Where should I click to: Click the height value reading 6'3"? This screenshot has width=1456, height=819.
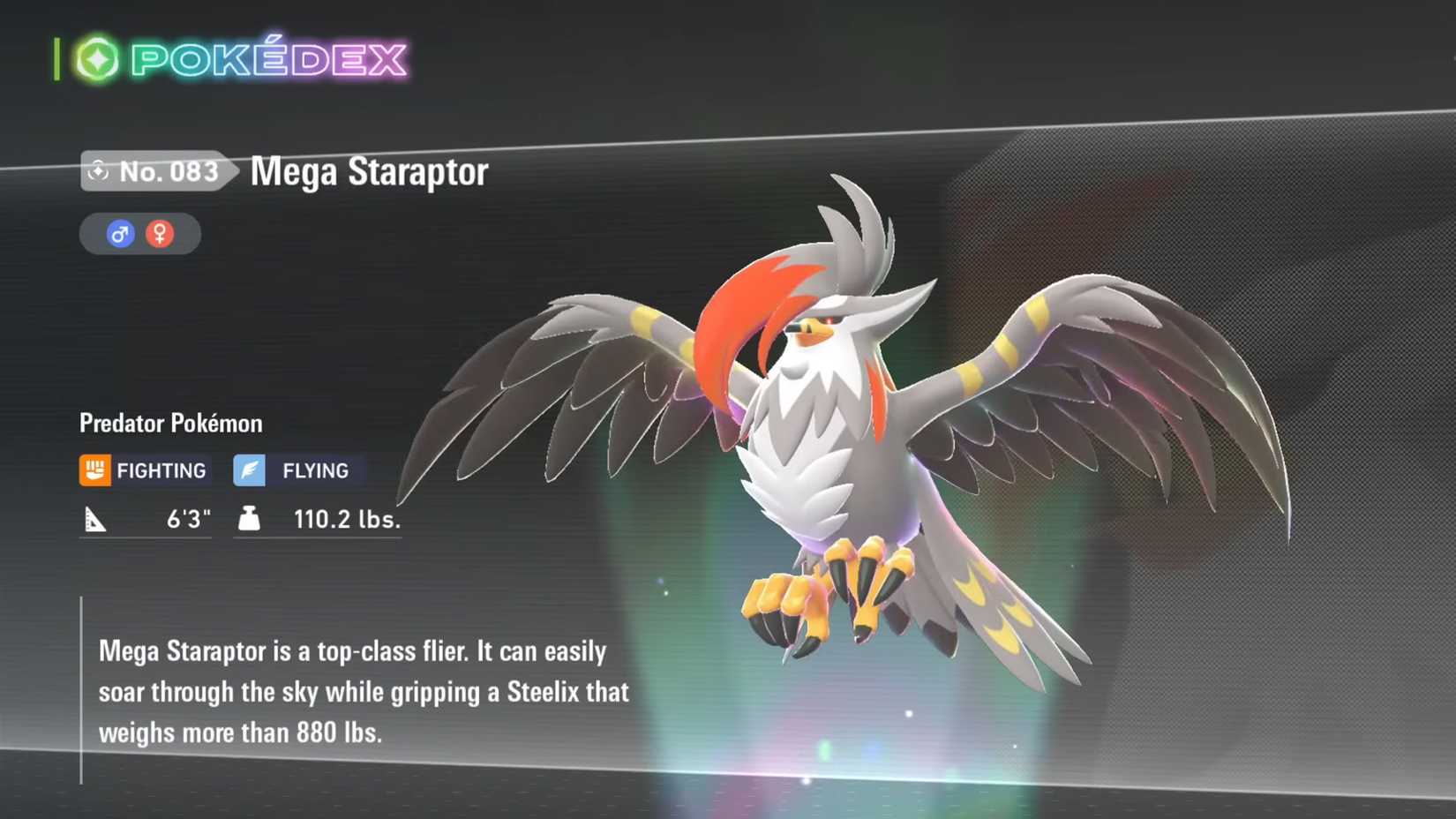[x=188, y=519]
